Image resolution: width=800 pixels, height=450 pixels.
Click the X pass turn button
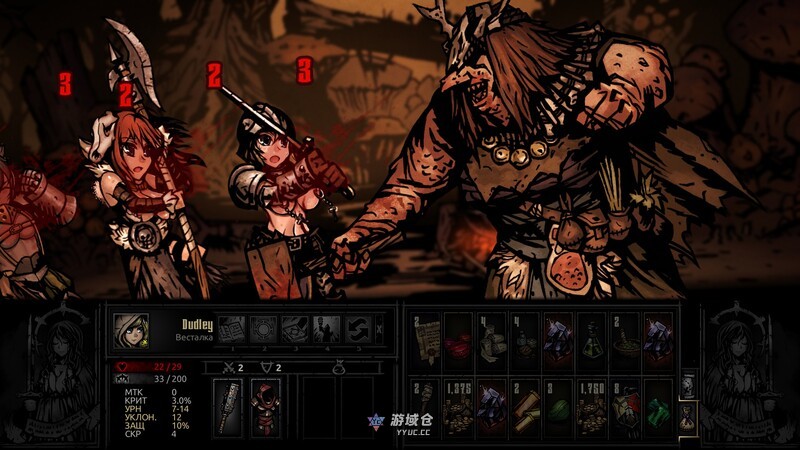tap(377, 328)
